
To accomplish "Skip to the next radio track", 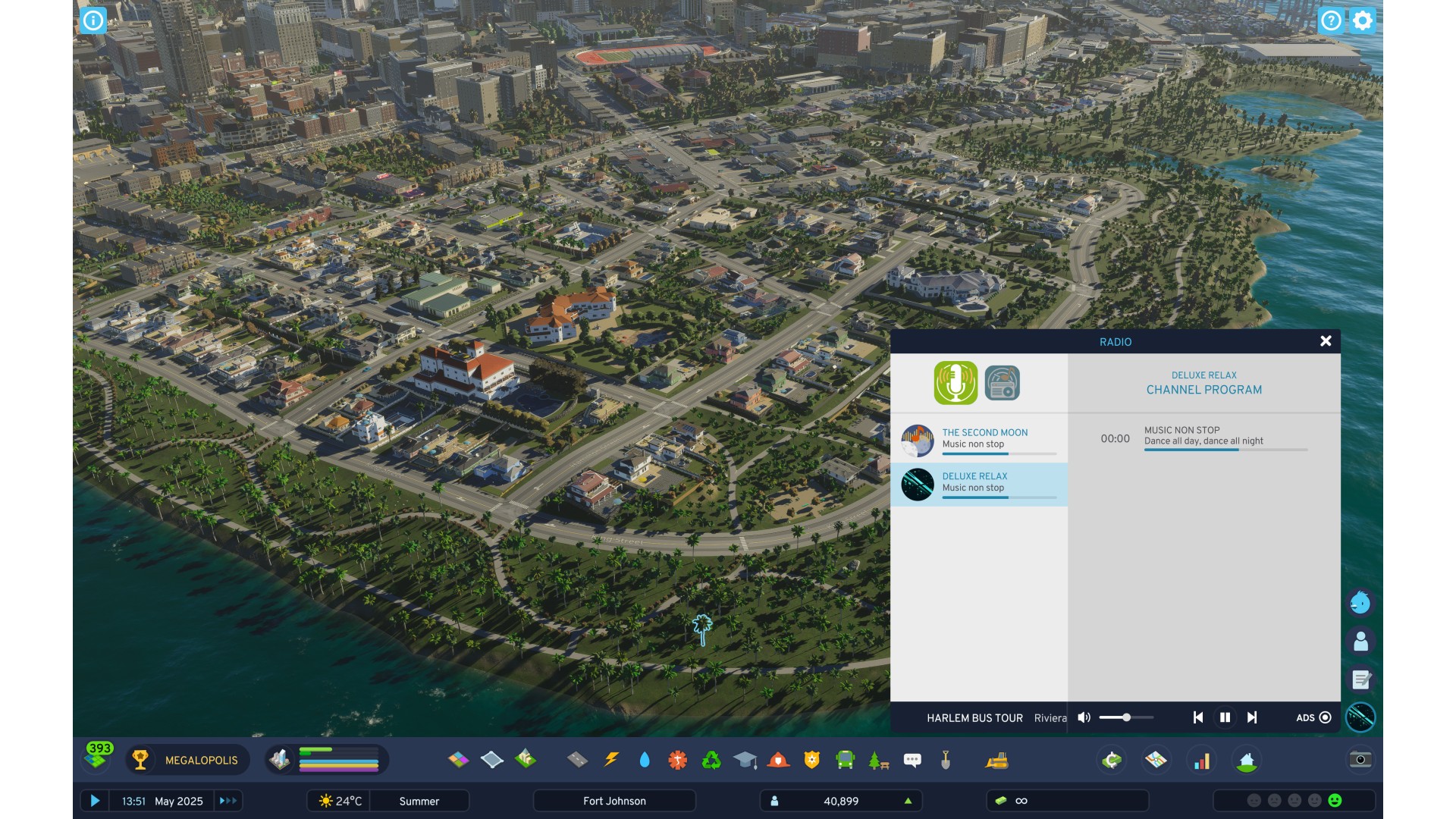I will click(1252, 717).
